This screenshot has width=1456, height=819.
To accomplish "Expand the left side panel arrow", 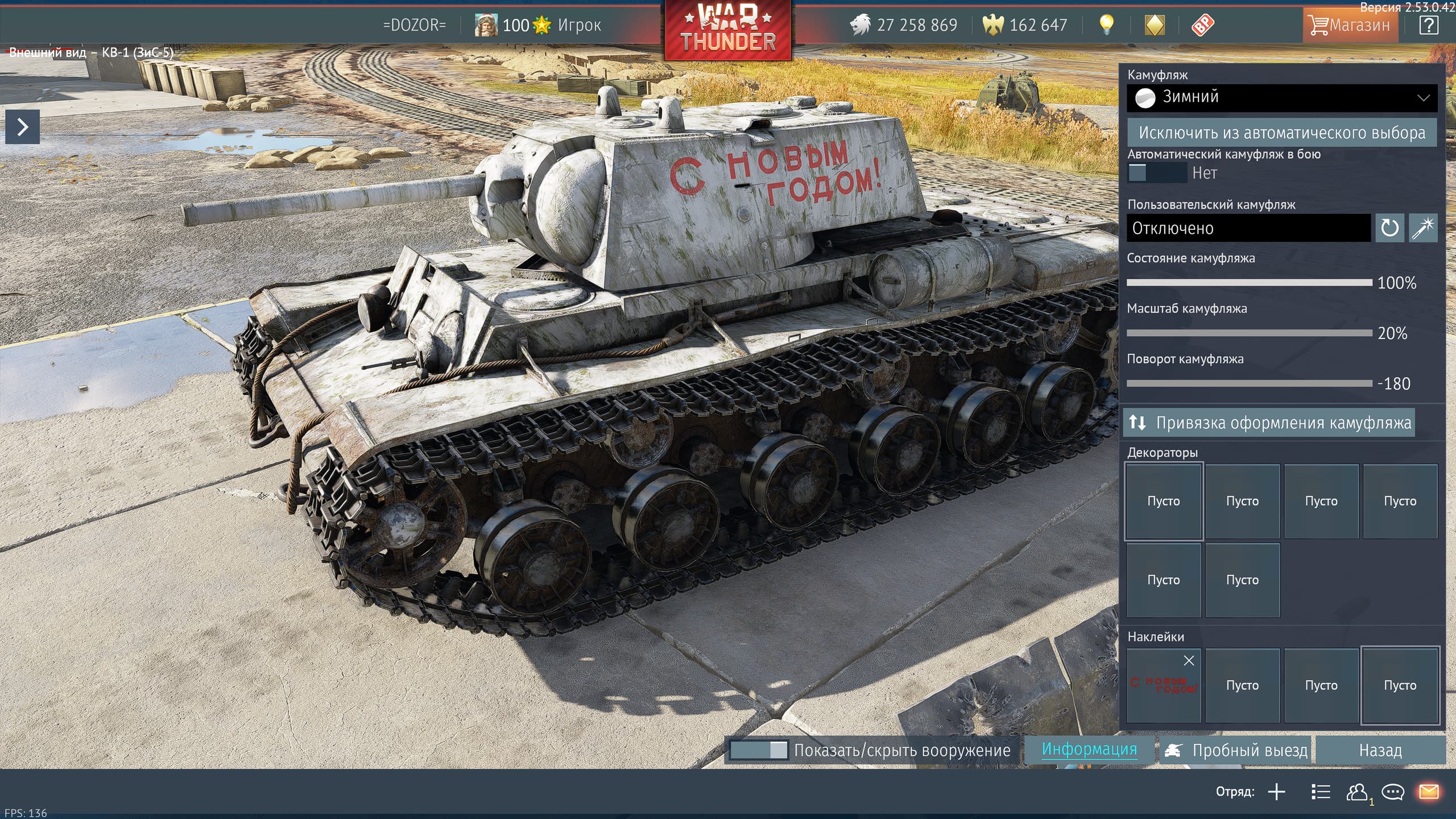I will coord(23,127).
